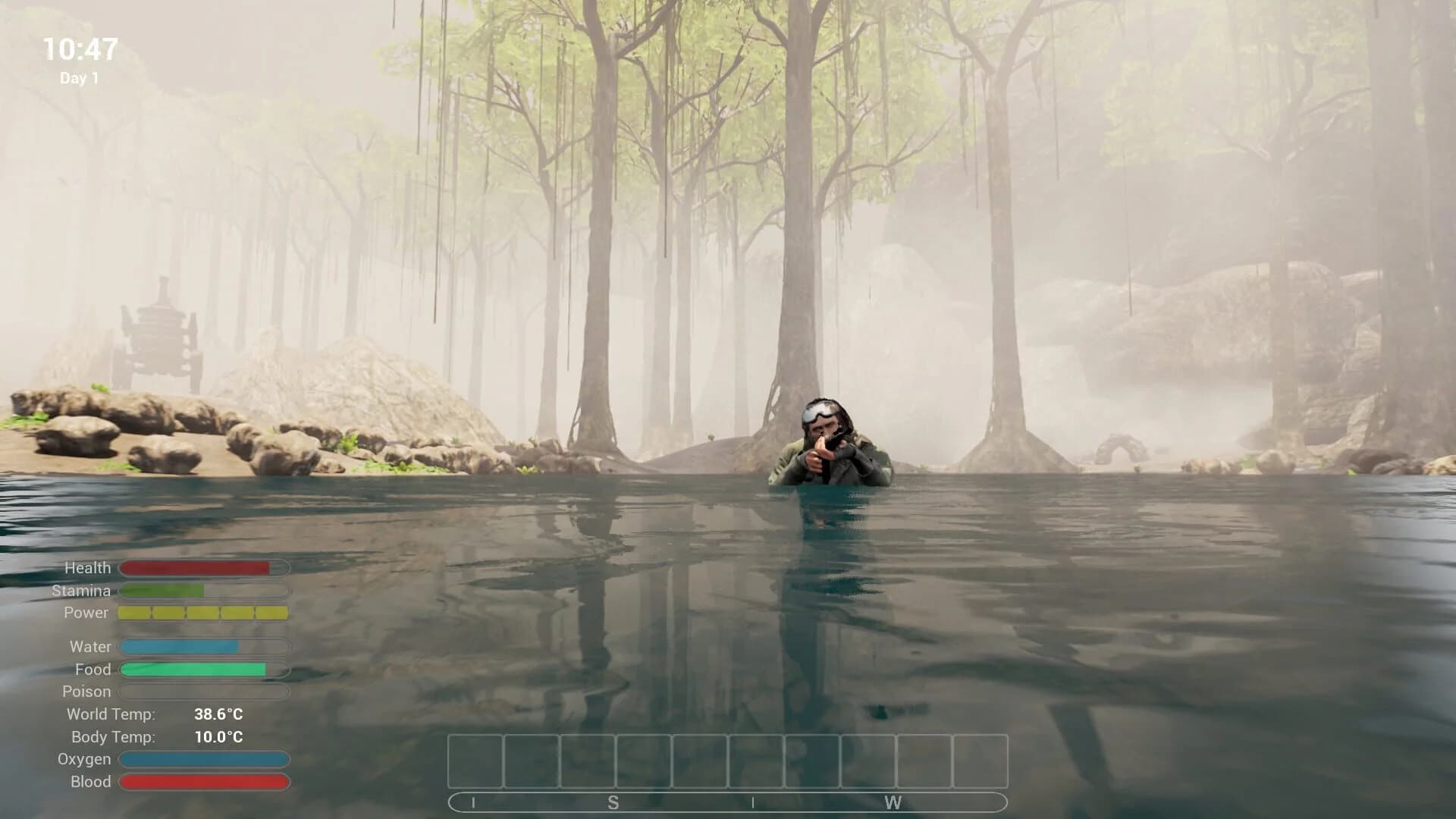Click the Body Temp reading
Viewport: 1456px width, 819px height.
coord(219,736)
